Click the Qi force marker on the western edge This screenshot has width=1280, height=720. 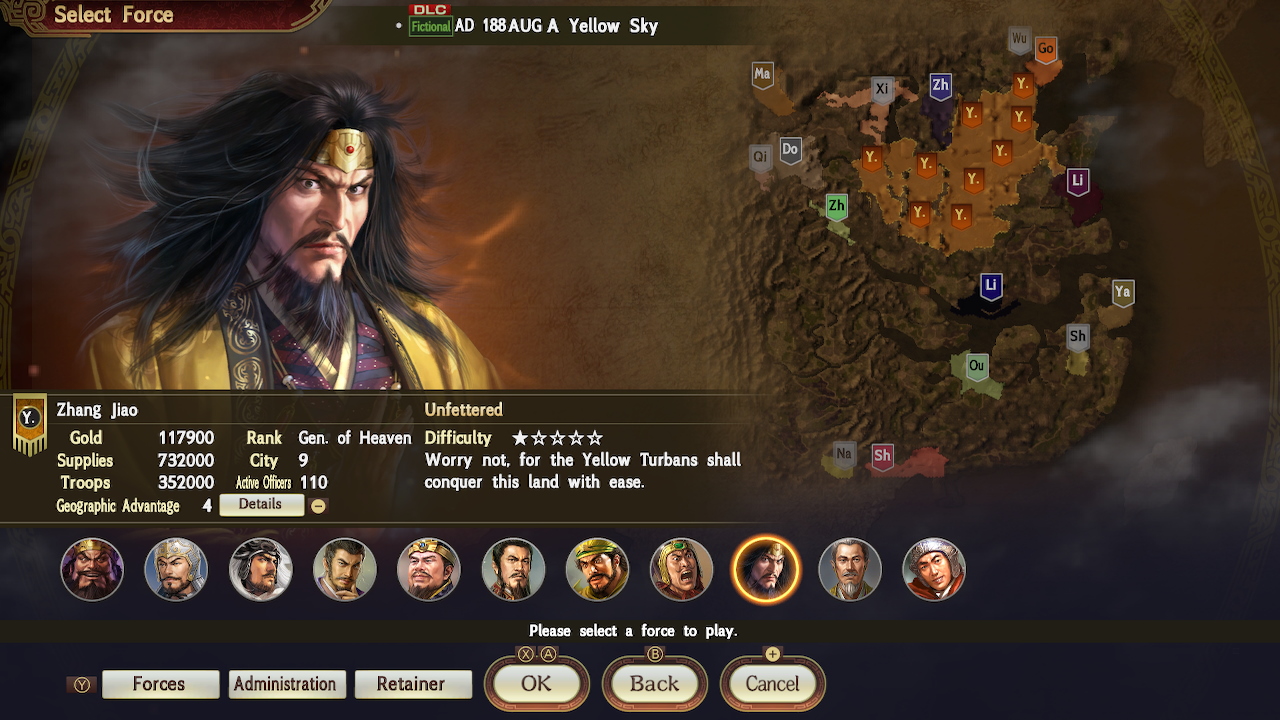pos(761,156)
